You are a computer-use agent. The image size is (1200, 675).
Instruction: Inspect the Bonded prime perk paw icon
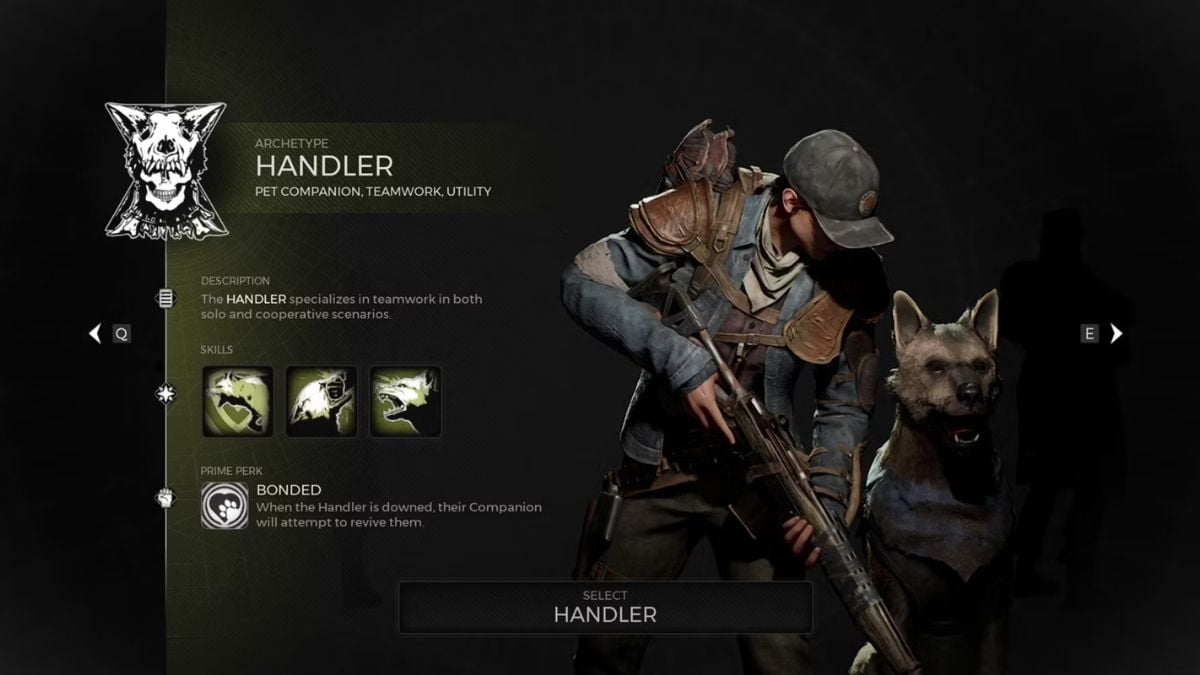tap(224, 505)
